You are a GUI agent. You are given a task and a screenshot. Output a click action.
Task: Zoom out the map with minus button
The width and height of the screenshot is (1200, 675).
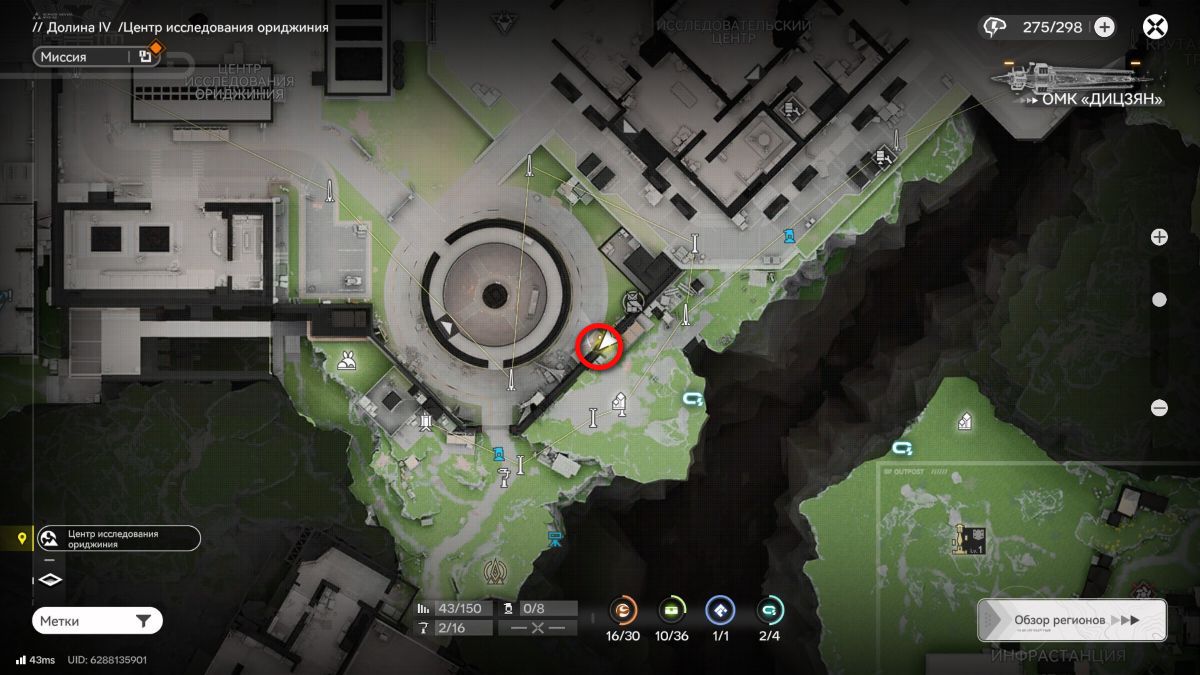(1159, 407)
